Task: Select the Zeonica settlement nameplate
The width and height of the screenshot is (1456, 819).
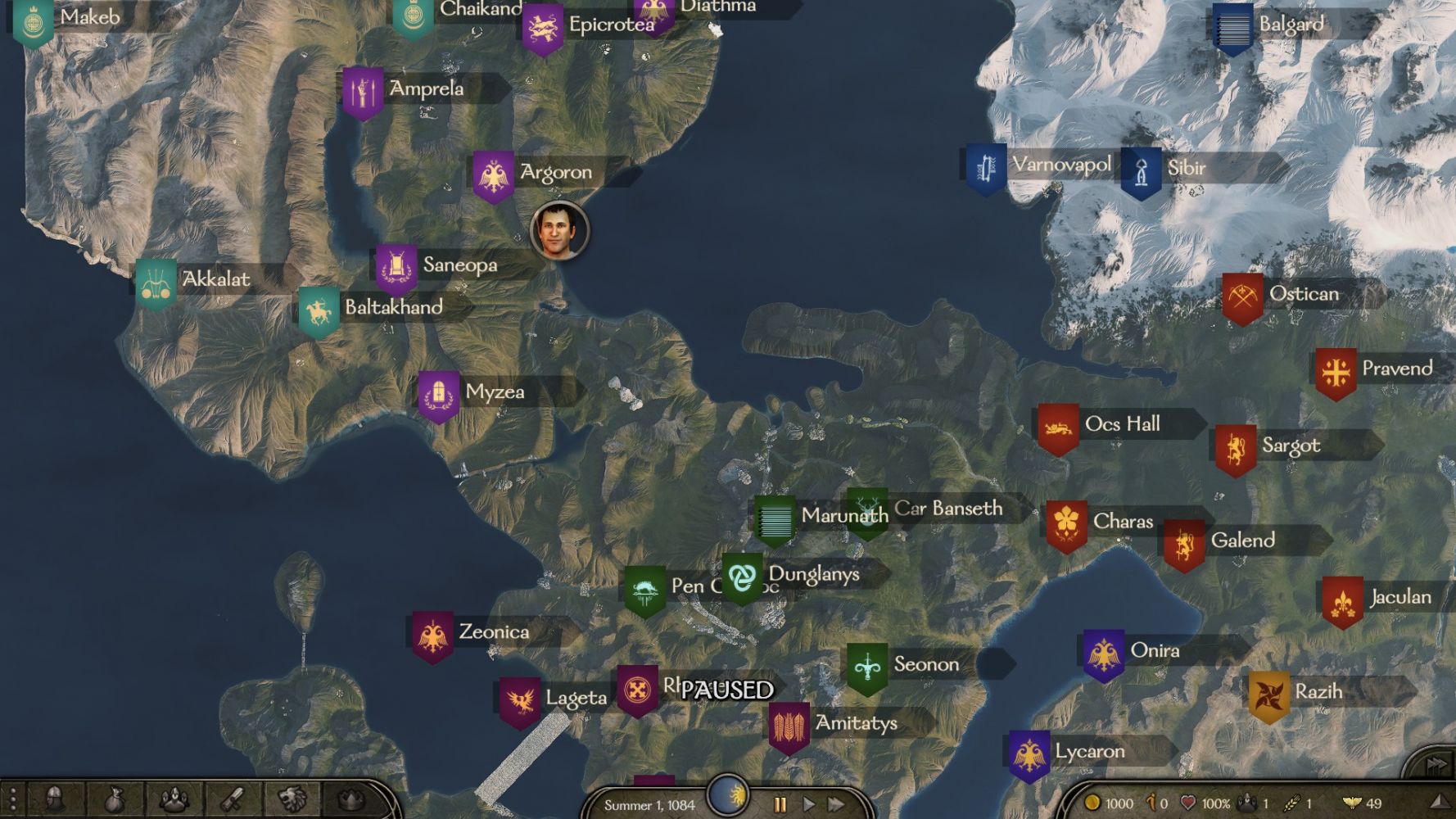Action: (493, 632)
